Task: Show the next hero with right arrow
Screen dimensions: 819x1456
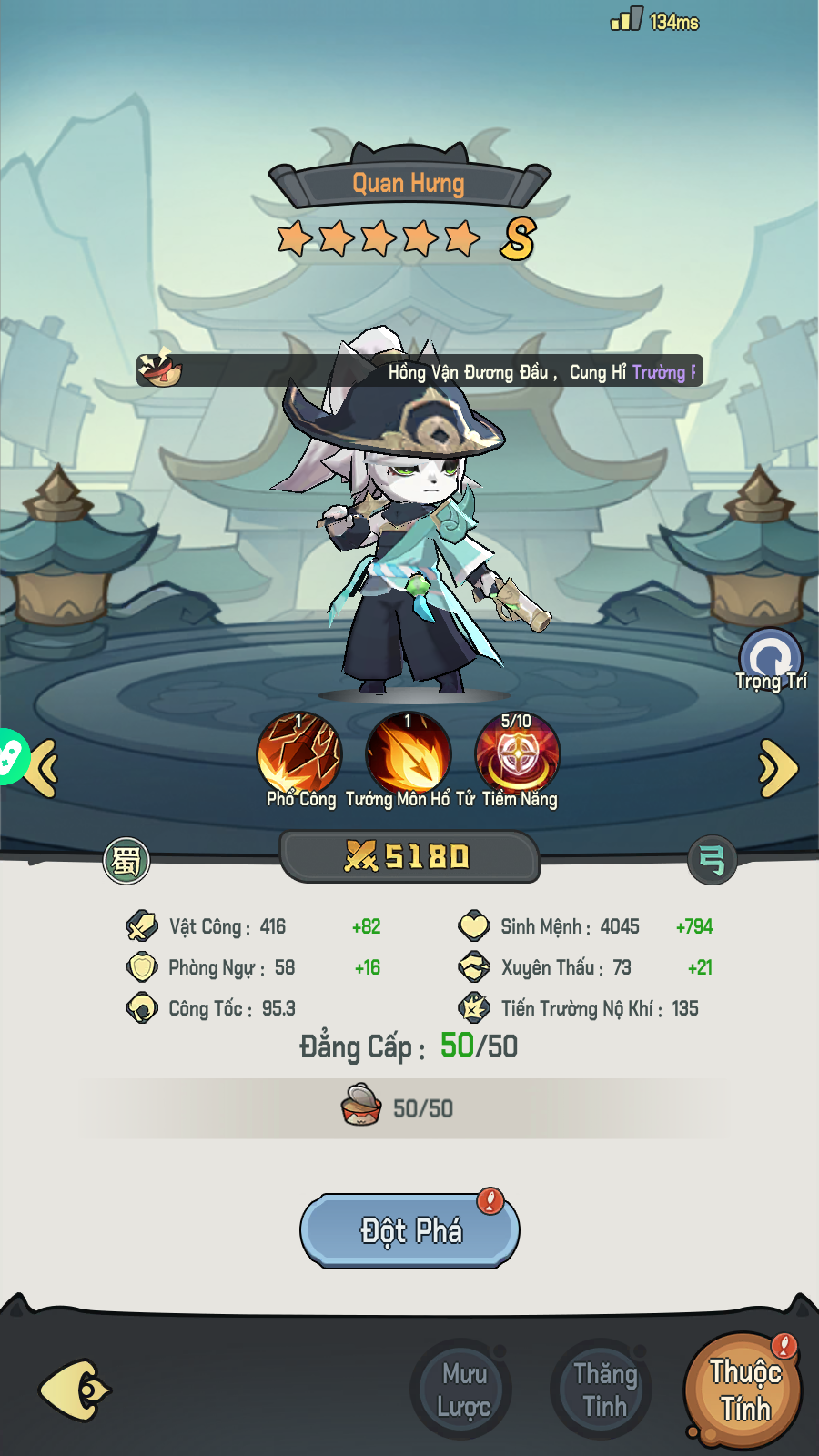Action: click(x=778, y=769)
